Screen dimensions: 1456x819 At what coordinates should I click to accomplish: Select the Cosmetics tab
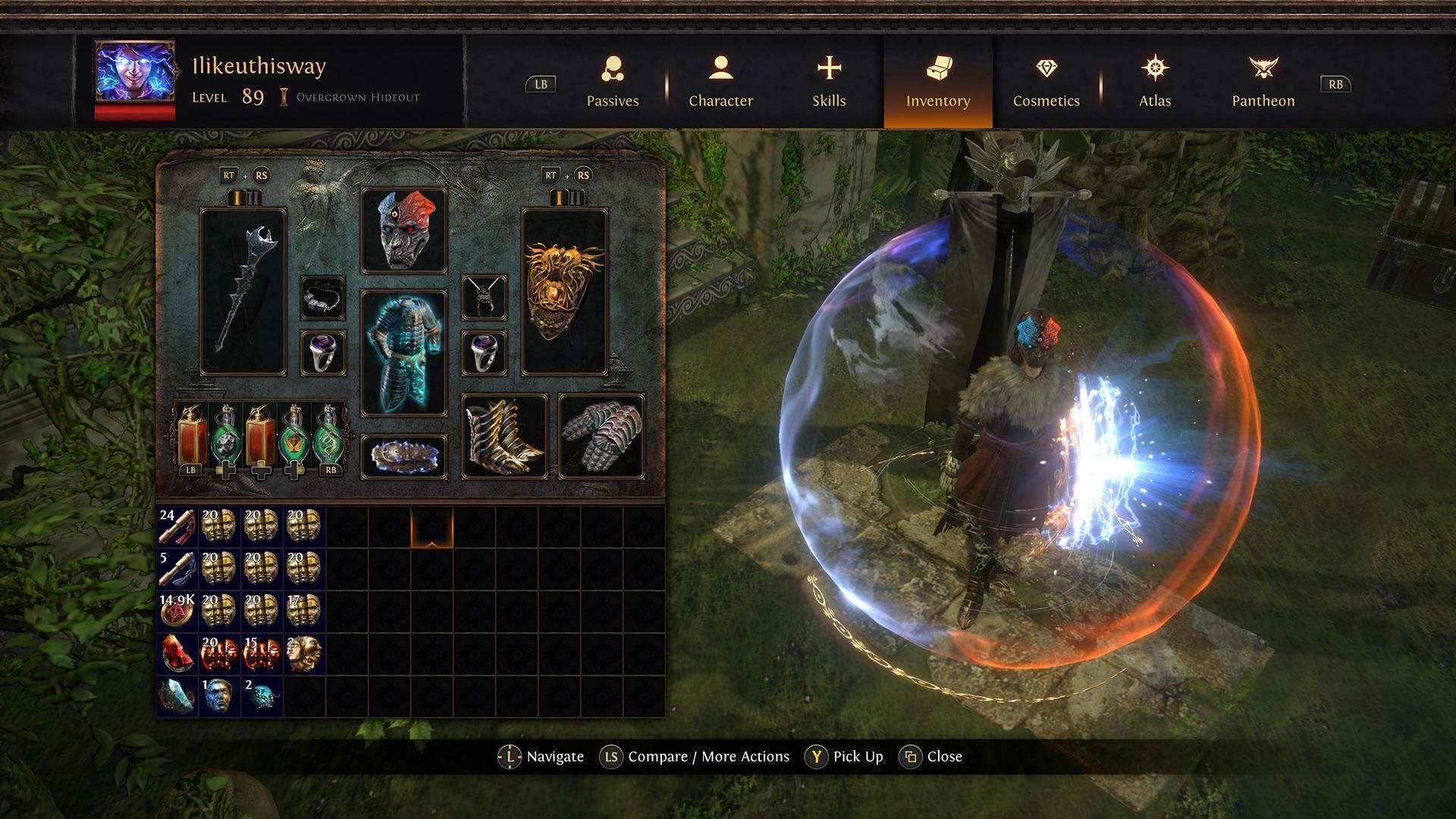coord(1046,82)
